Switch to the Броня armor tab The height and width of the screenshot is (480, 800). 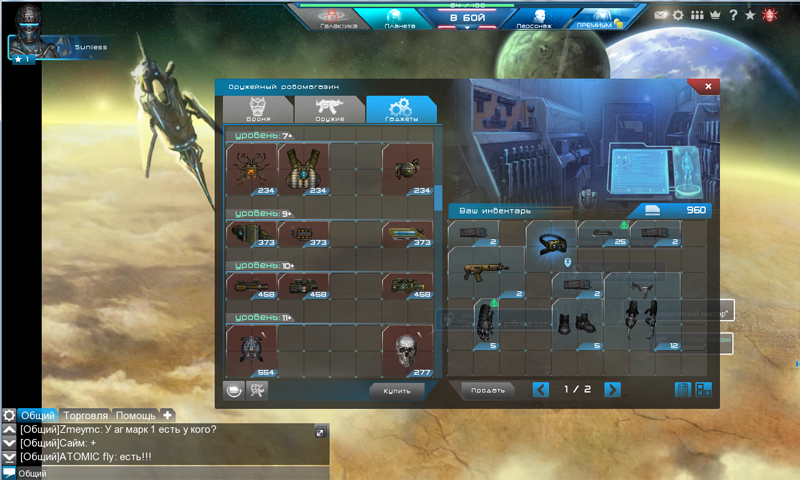[257, 109]
